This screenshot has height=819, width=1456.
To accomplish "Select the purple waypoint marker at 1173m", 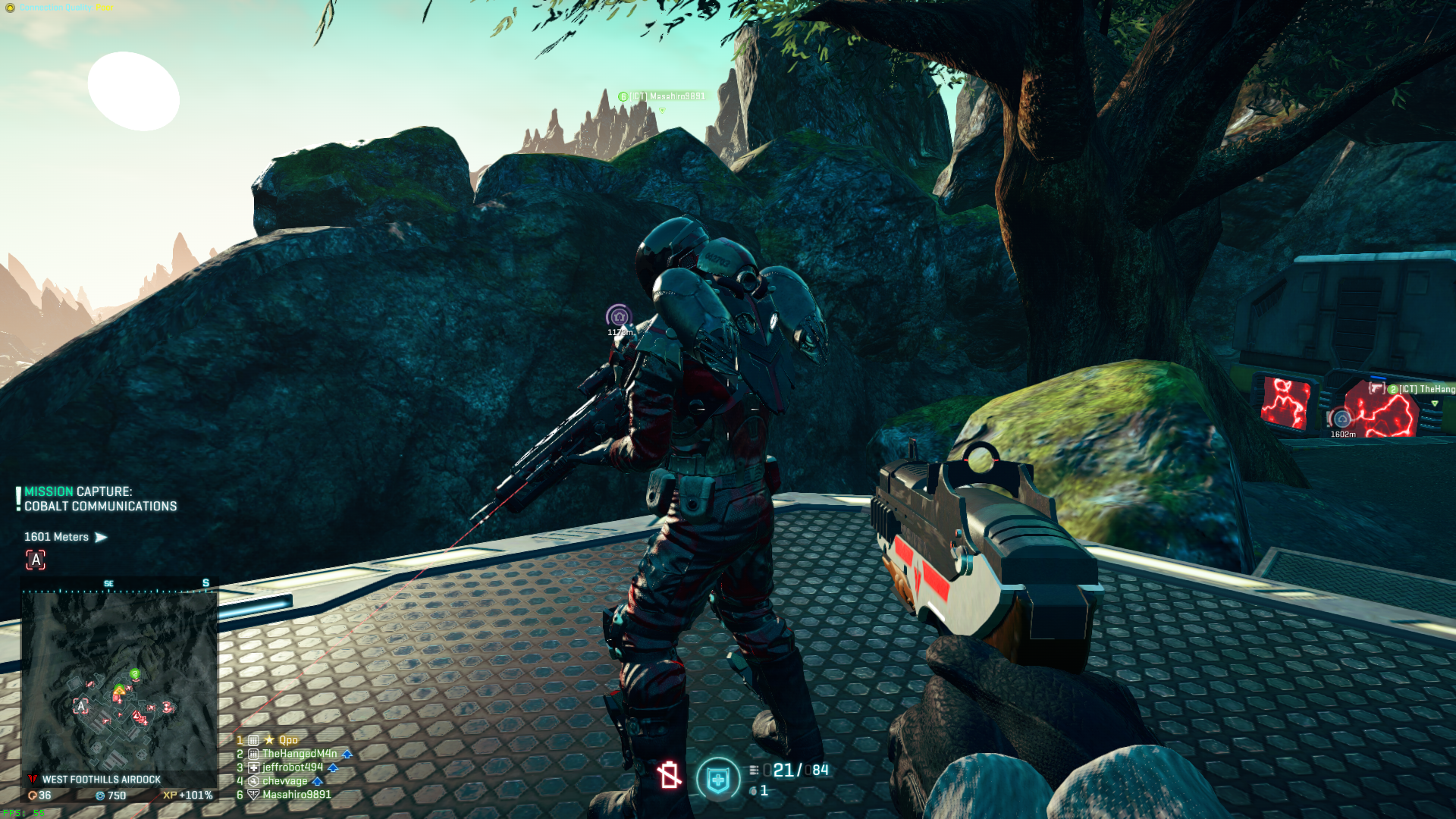I will point(619,316).
